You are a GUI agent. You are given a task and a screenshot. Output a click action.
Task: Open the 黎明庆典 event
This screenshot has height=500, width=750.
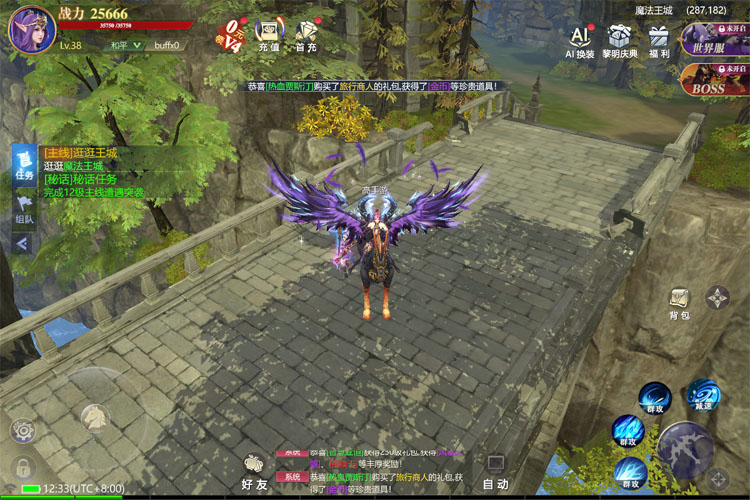619,41
